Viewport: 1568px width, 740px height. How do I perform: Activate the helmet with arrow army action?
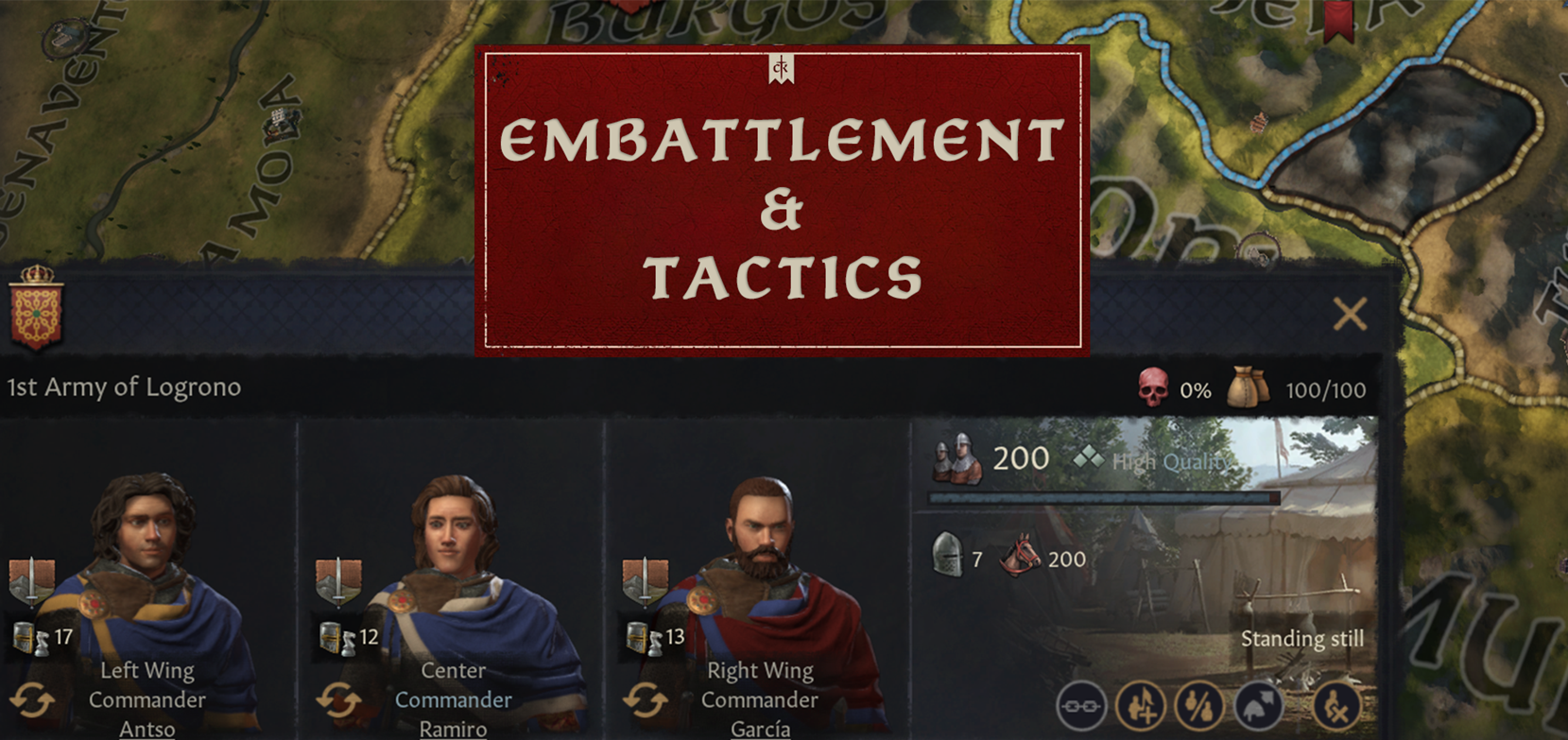(x=1259, y=705)
